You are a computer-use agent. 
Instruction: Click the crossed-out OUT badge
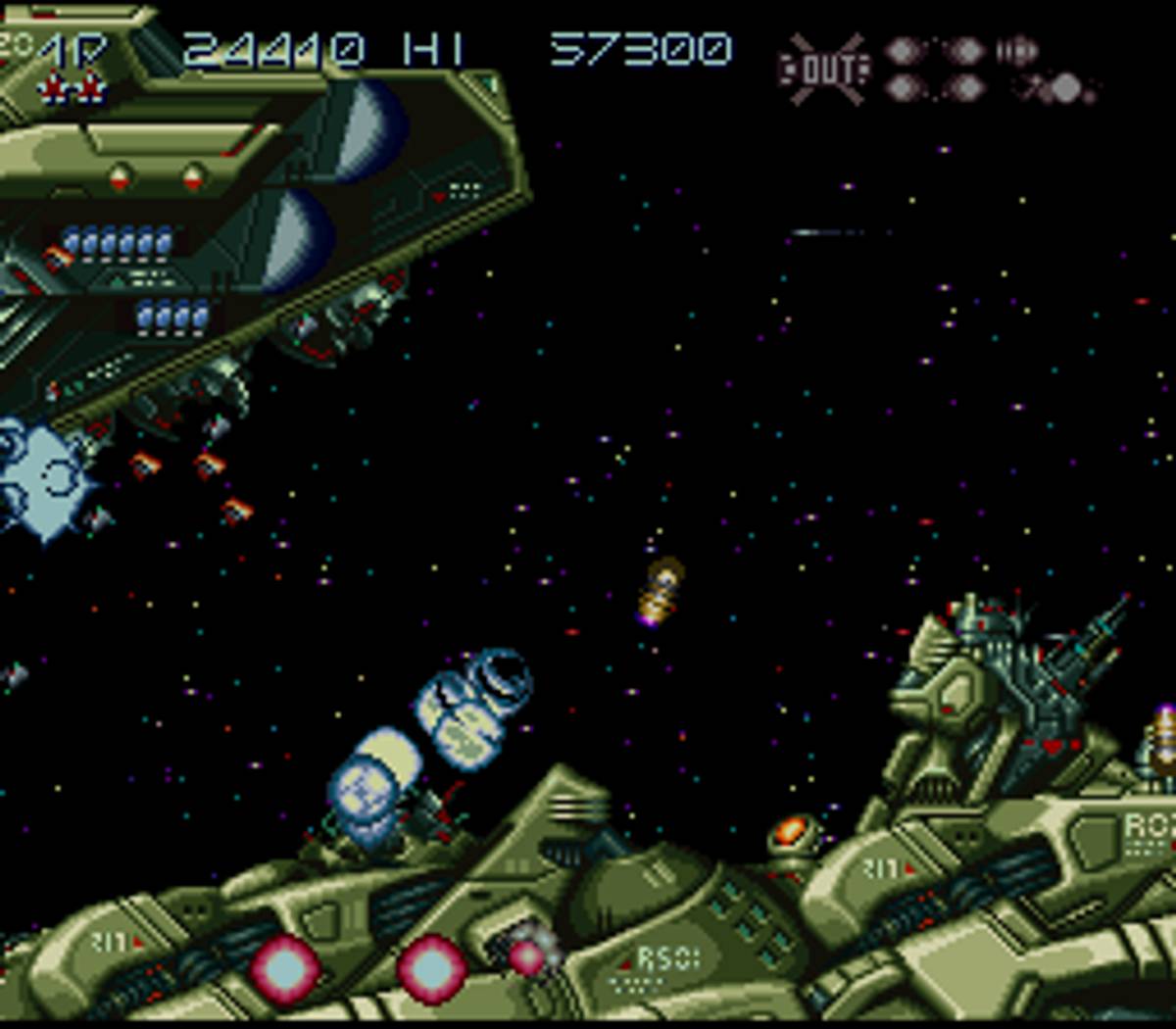click(x=823, y=69)
